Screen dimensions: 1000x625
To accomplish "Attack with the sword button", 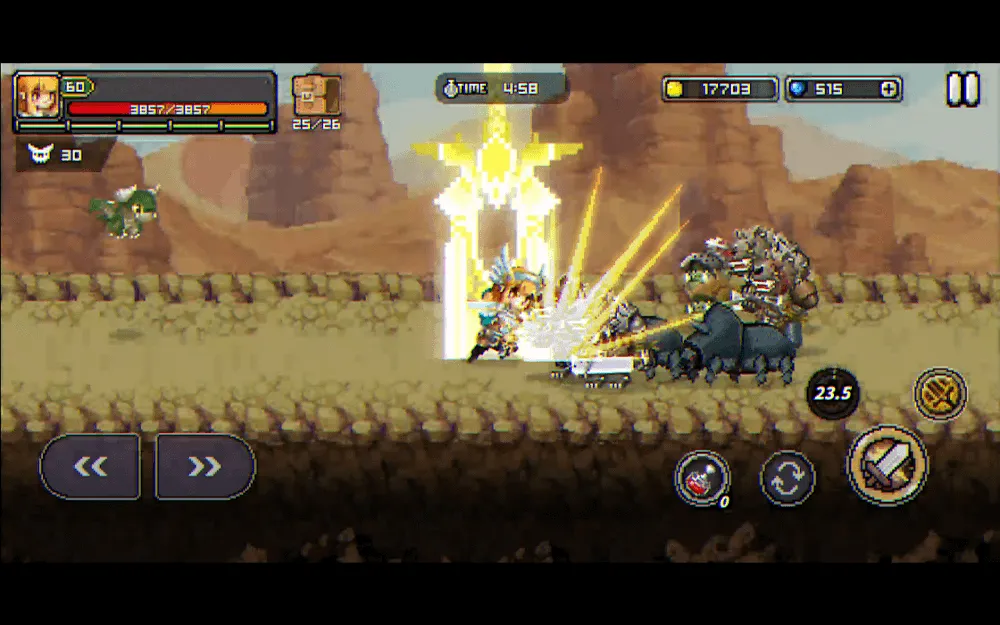I will [888, 465].
